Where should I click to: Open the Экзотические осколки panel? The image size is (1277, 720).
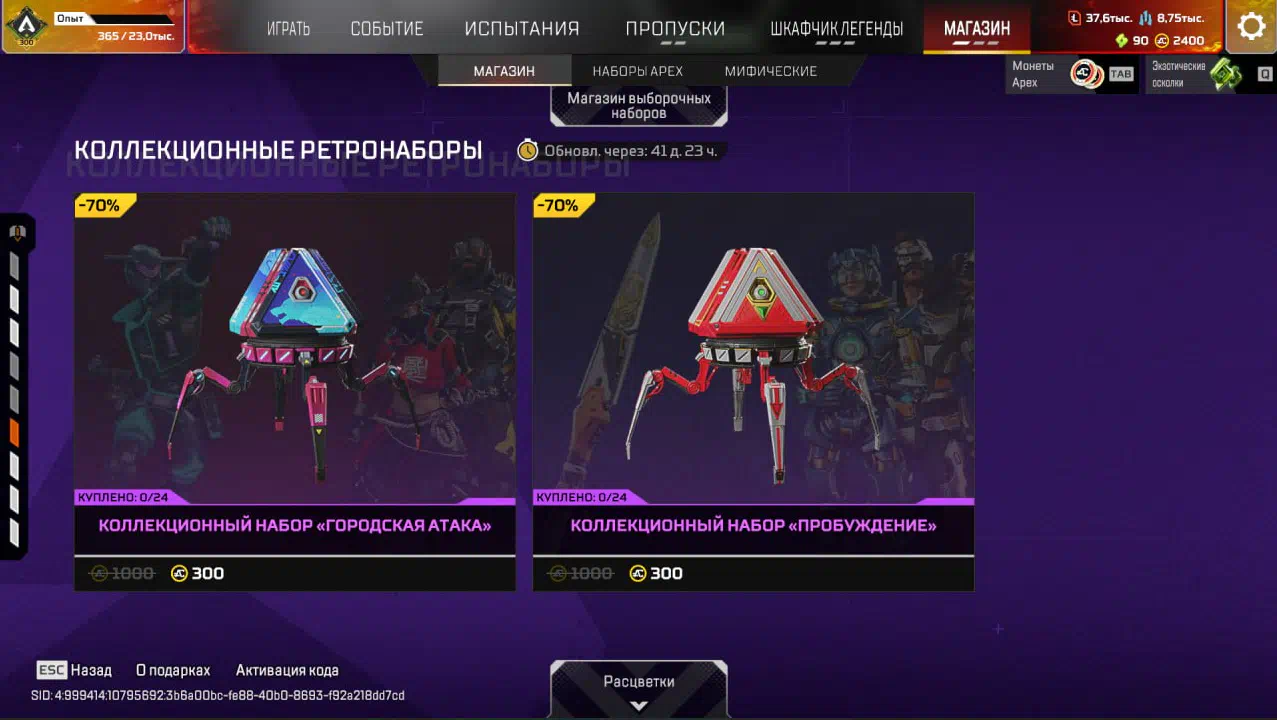coord(1210,74)
